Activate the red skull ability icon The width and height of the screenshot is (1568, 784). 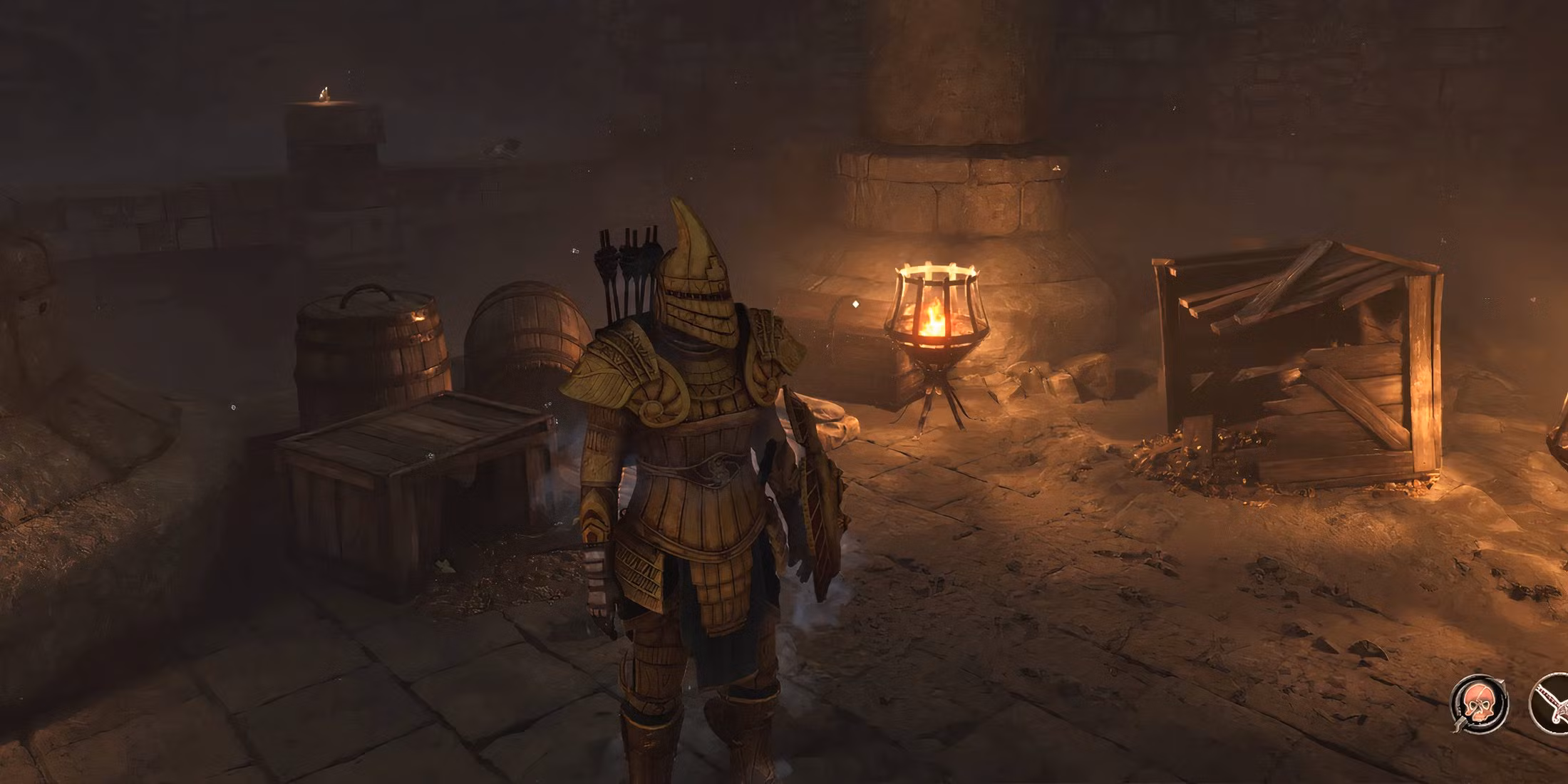click(1479, 704)
